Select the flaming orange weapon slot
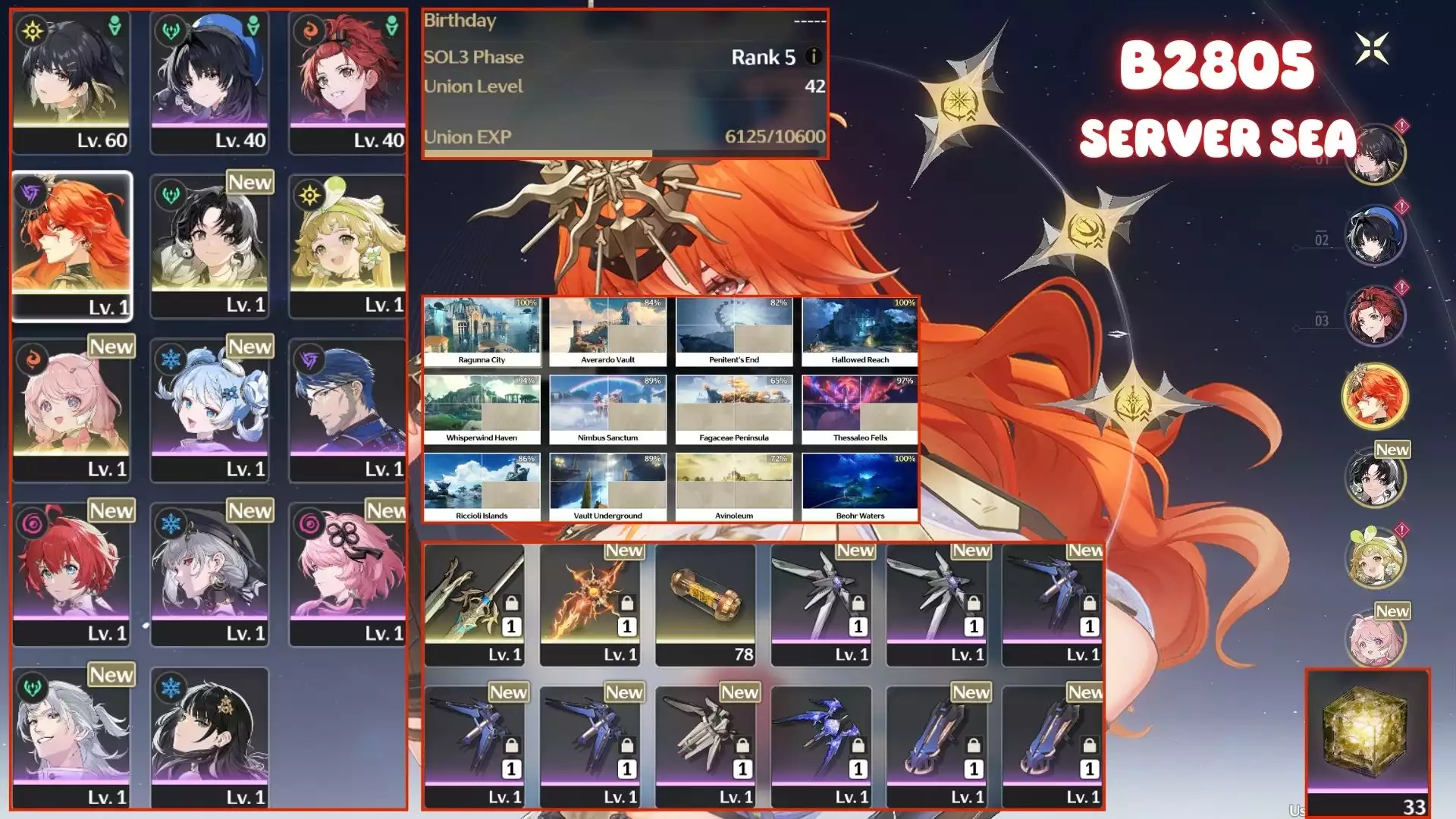The height and width of the screenshot is (819, 1456). [590, 604]
